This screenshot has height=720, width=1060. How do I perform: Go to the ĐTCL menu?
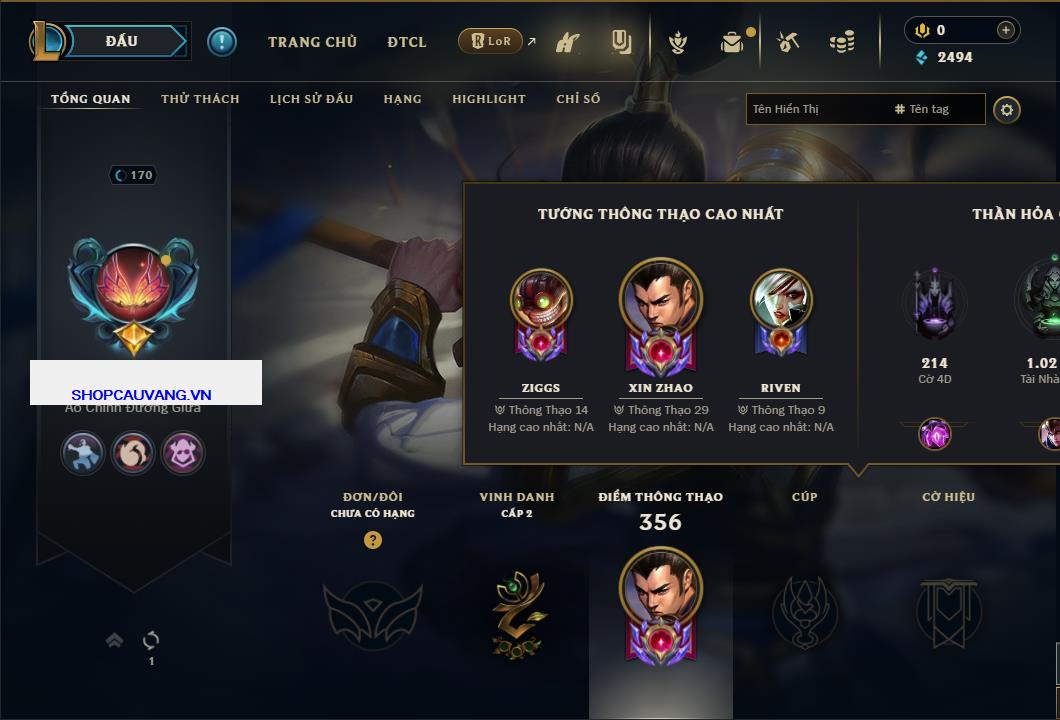pyautogui.click(x=407, y=42)
